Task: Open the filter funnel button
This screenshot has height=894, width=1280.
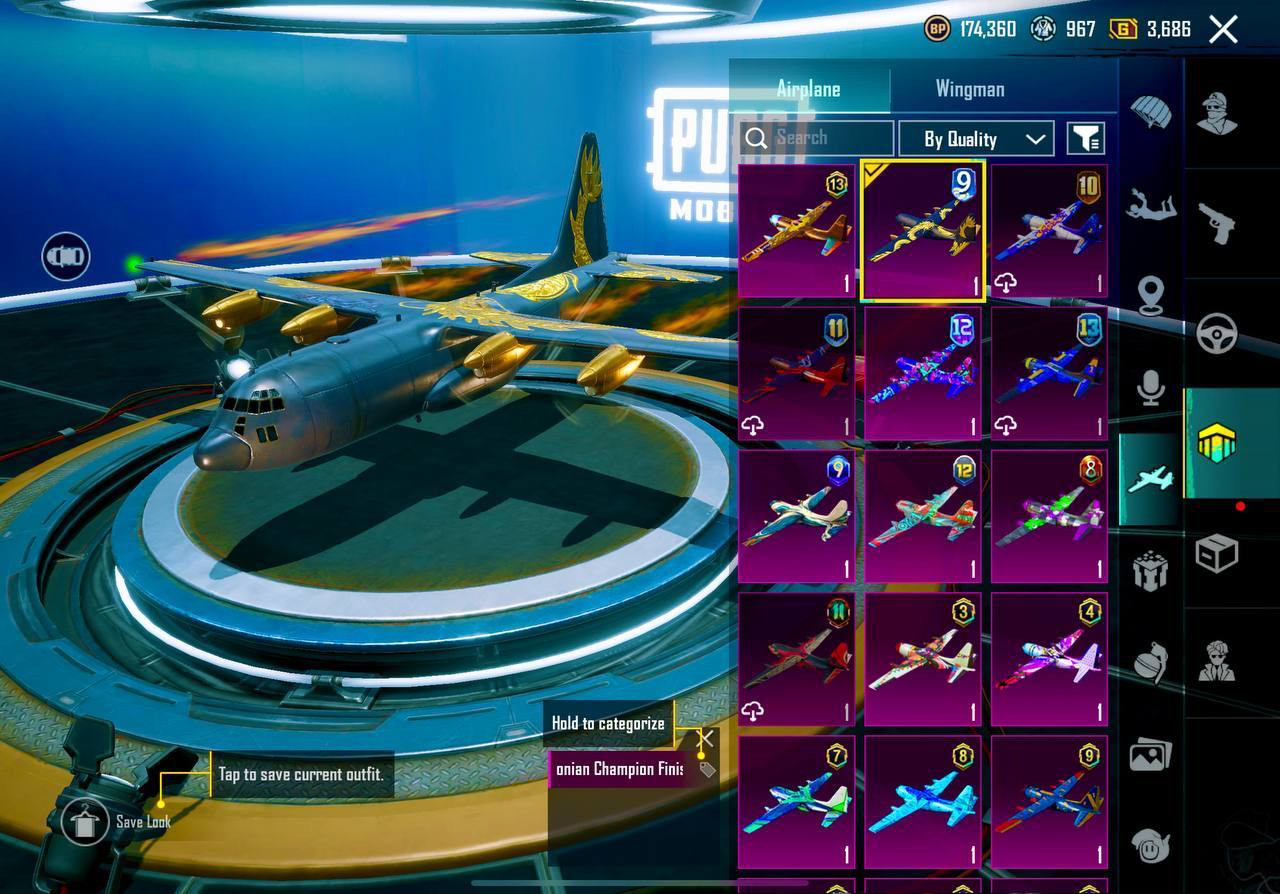Action: pos(1085,139)
